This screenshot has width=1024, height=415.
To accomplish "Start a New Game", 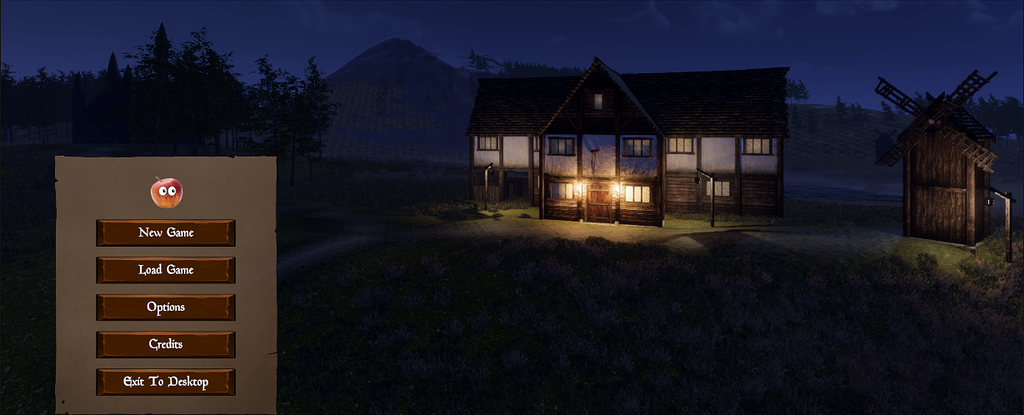I will [x=166, y=233].
